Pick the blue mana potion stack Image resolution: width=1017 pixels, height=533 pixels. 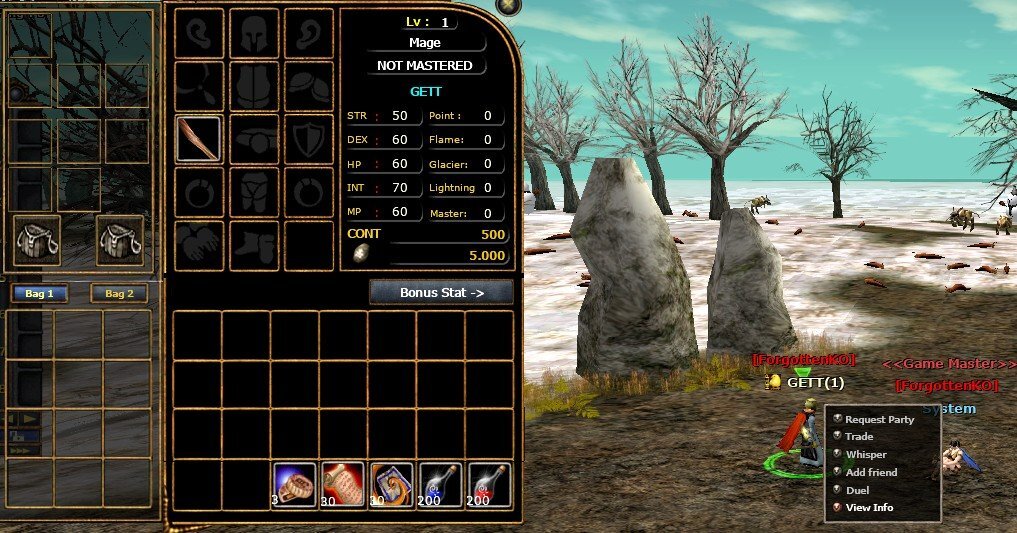[x=441, y=484]
